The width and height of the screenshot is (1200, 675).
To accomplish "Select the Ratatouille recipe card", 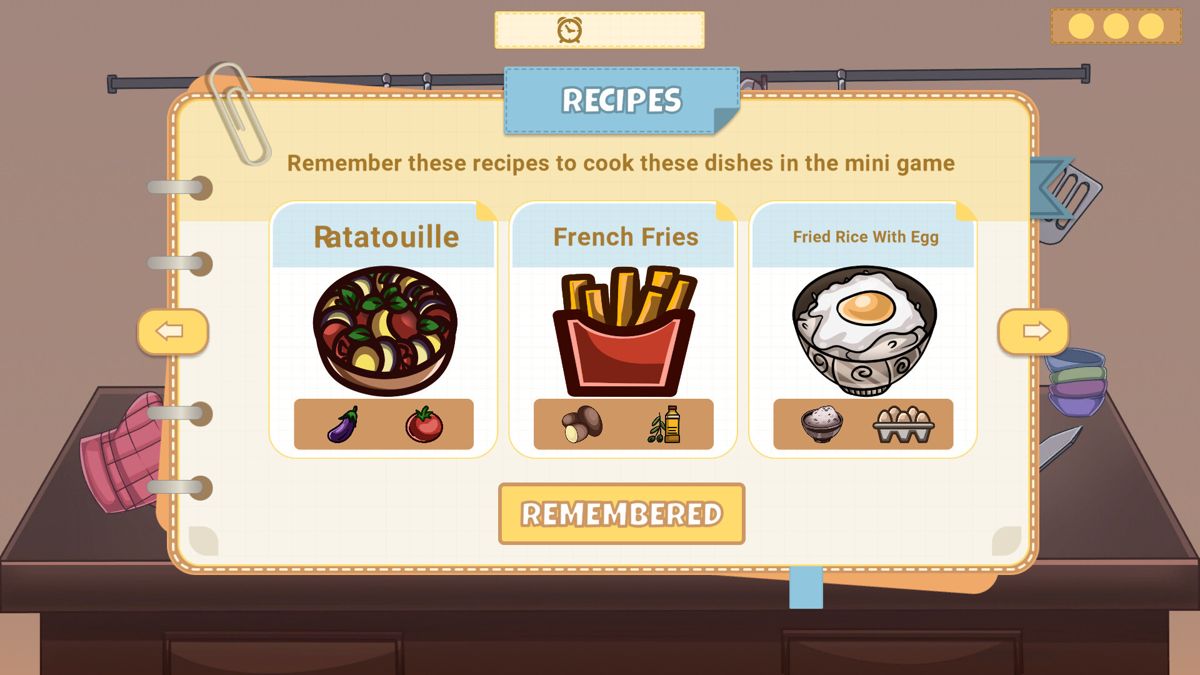I will [384, 330].
